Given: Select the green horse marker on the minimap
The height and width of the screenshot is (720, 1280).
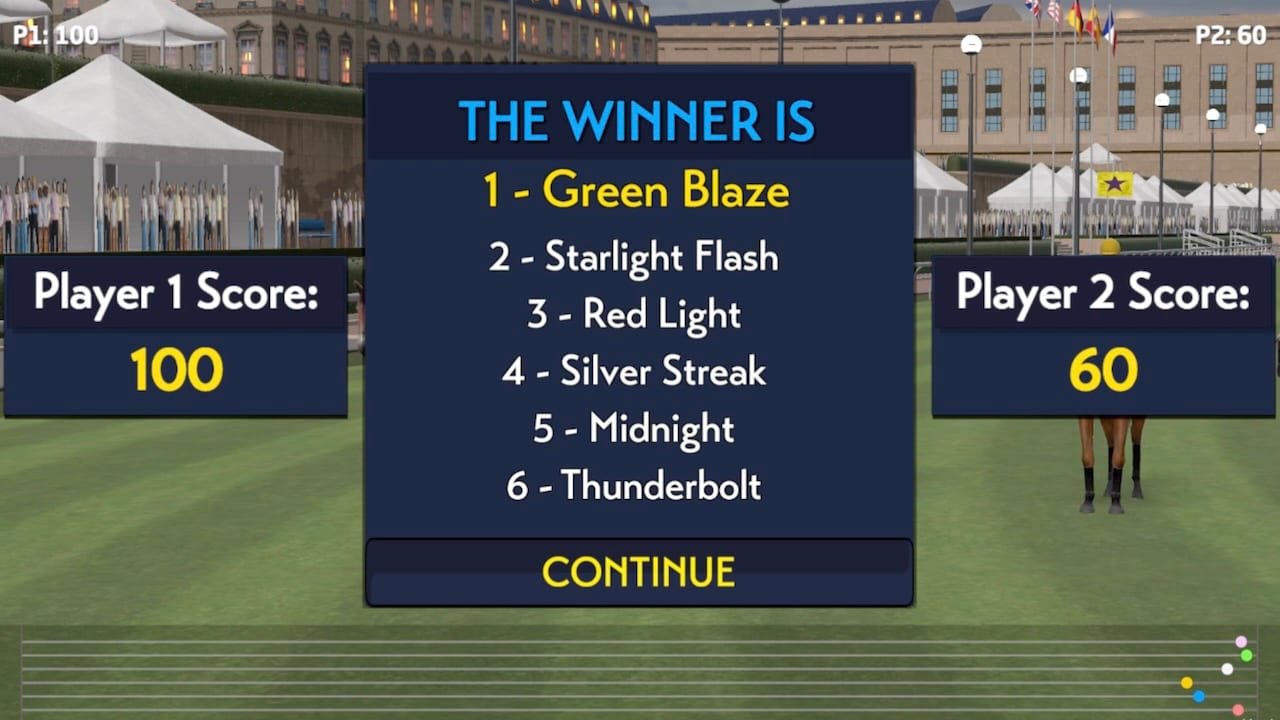Looking at the screenshot, I should click(1246, 656).
